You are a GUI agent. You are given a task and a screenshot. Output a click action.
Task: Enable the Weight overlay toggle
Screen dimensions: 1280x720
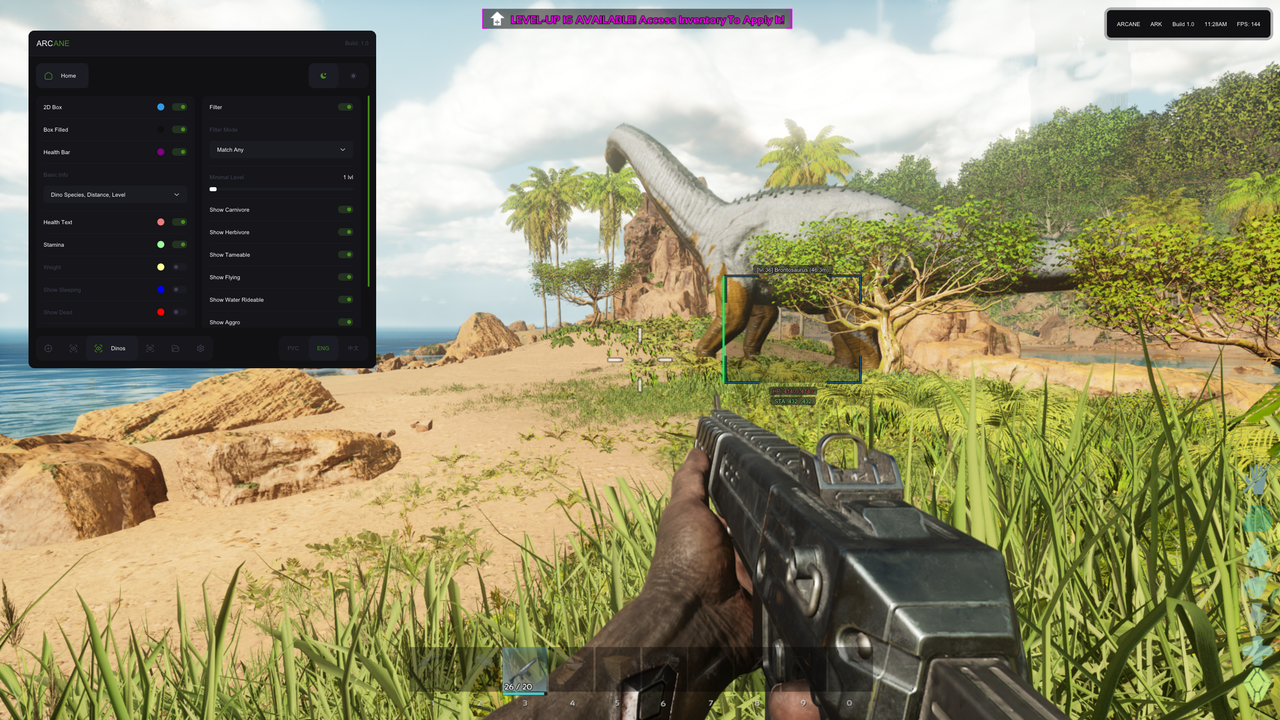tap(177, 266)
